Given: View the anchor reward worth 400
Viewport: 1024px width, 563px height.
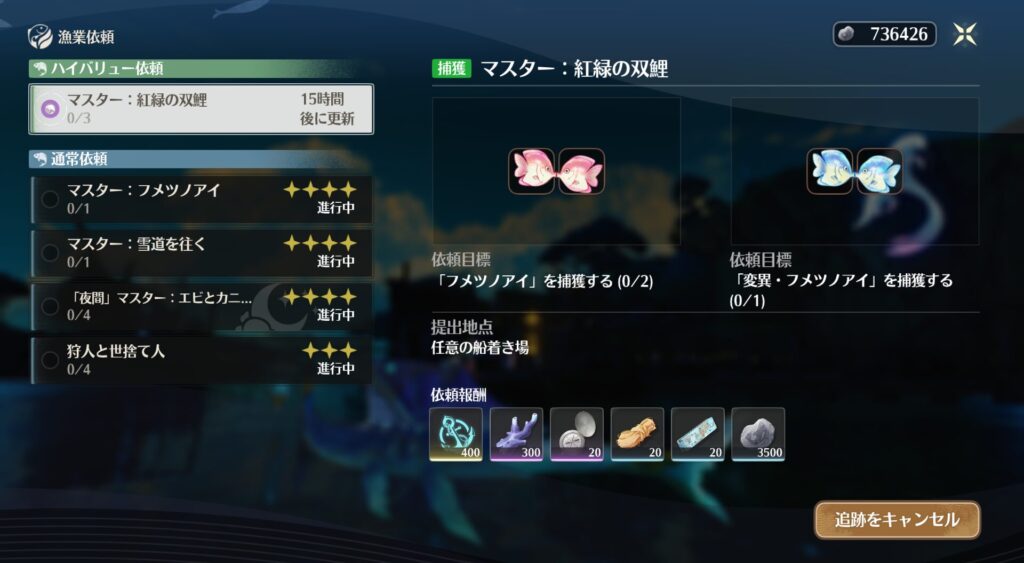Looking at the screenshot, I should click(x=456, y=434).
